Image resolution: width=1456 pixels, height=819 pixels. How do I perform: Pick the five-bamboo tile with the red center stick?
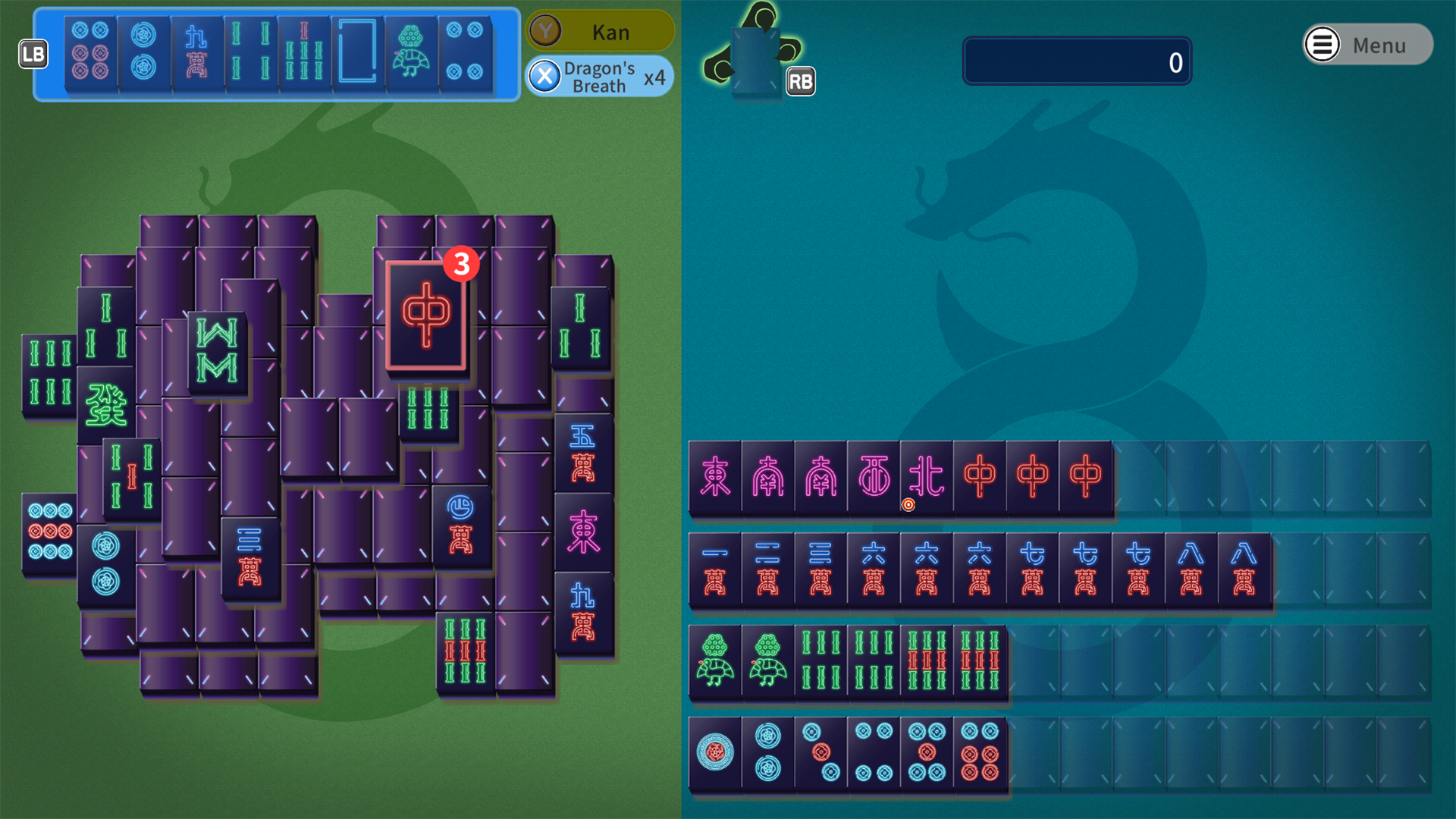pos(131,478)
